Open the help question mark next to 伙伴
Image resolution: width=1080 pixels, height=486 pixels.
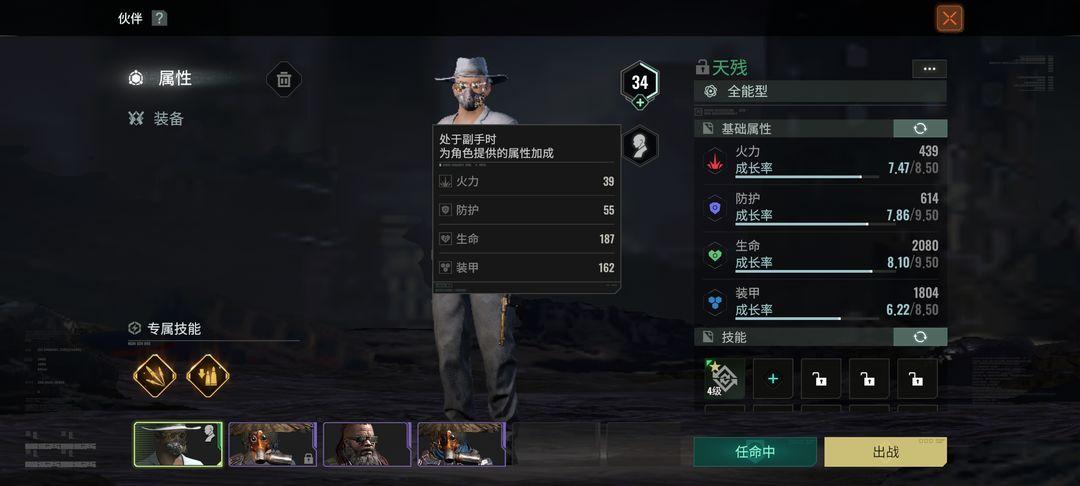tap(159, 18)
